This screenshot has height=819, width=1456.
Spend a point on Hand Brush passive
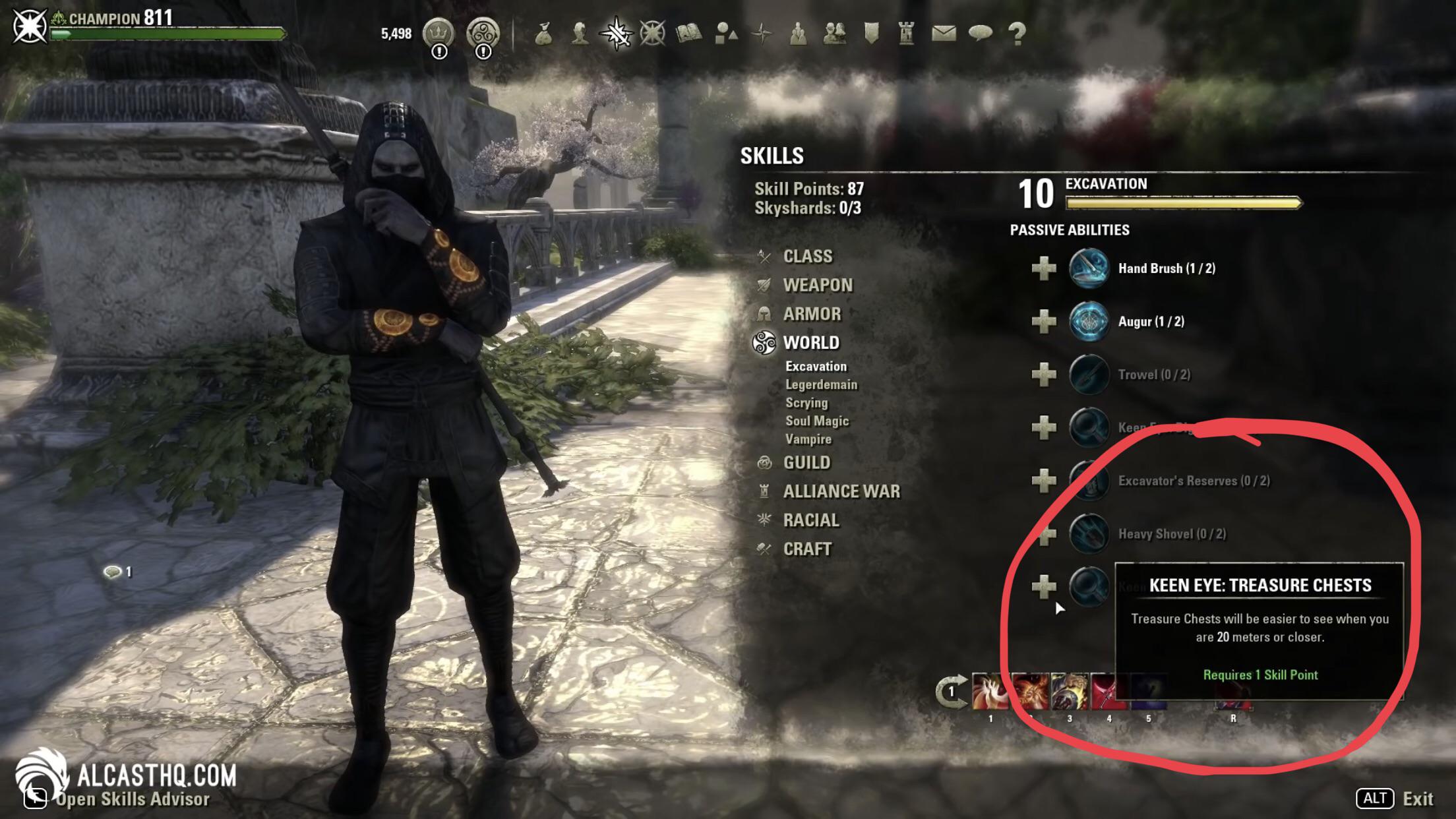(1046, 269)
